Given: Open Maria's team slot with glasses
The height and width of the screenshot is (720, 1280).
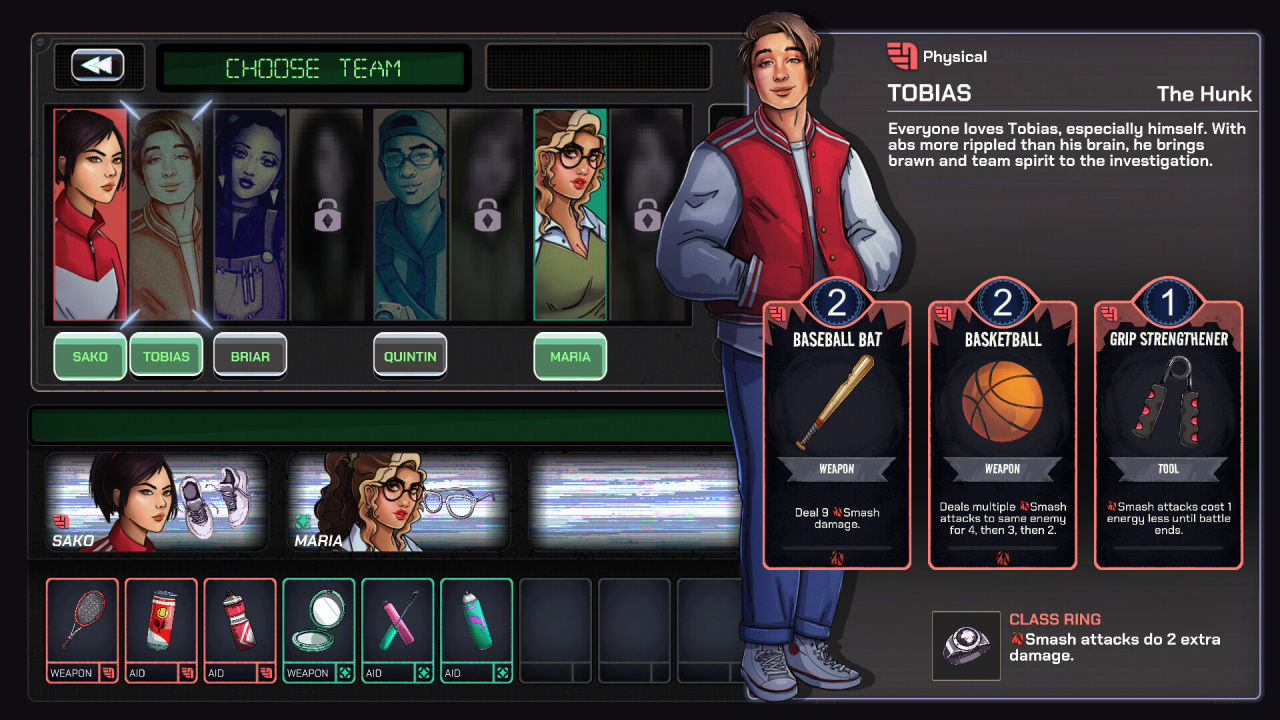Looking at the screenshot, I should coord(399,503).
